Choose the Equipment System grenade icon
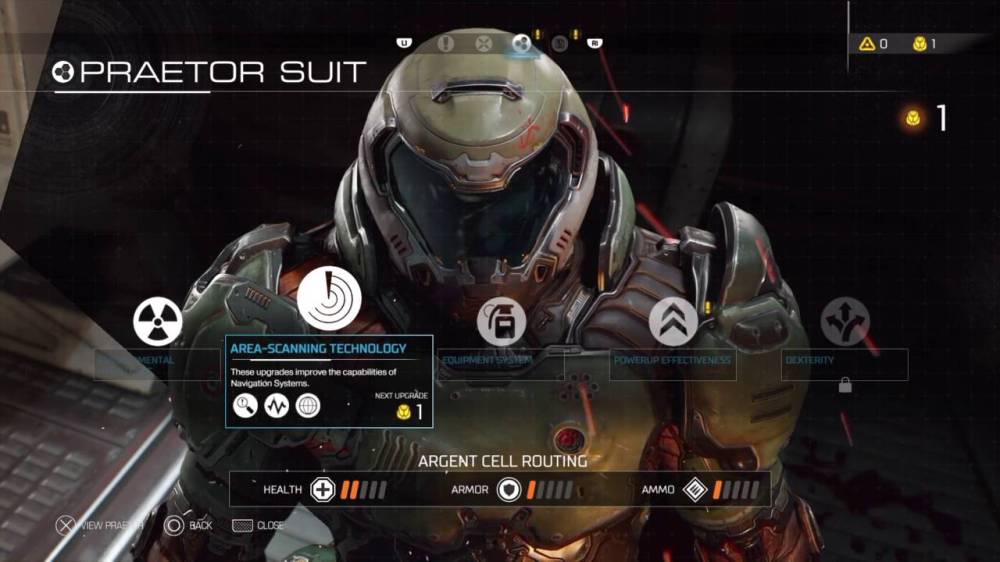 click(501, 322)
